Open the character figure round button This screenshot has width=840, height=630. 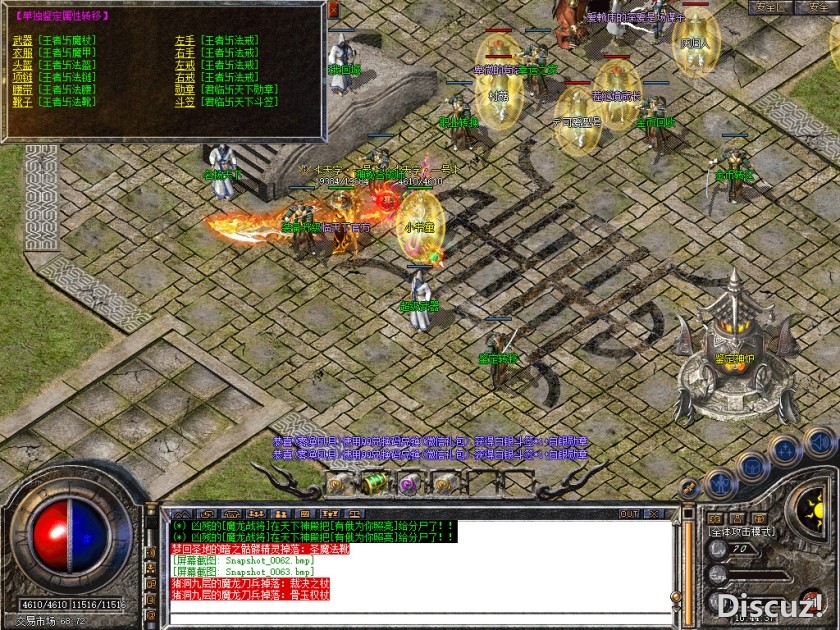point(721,484)
